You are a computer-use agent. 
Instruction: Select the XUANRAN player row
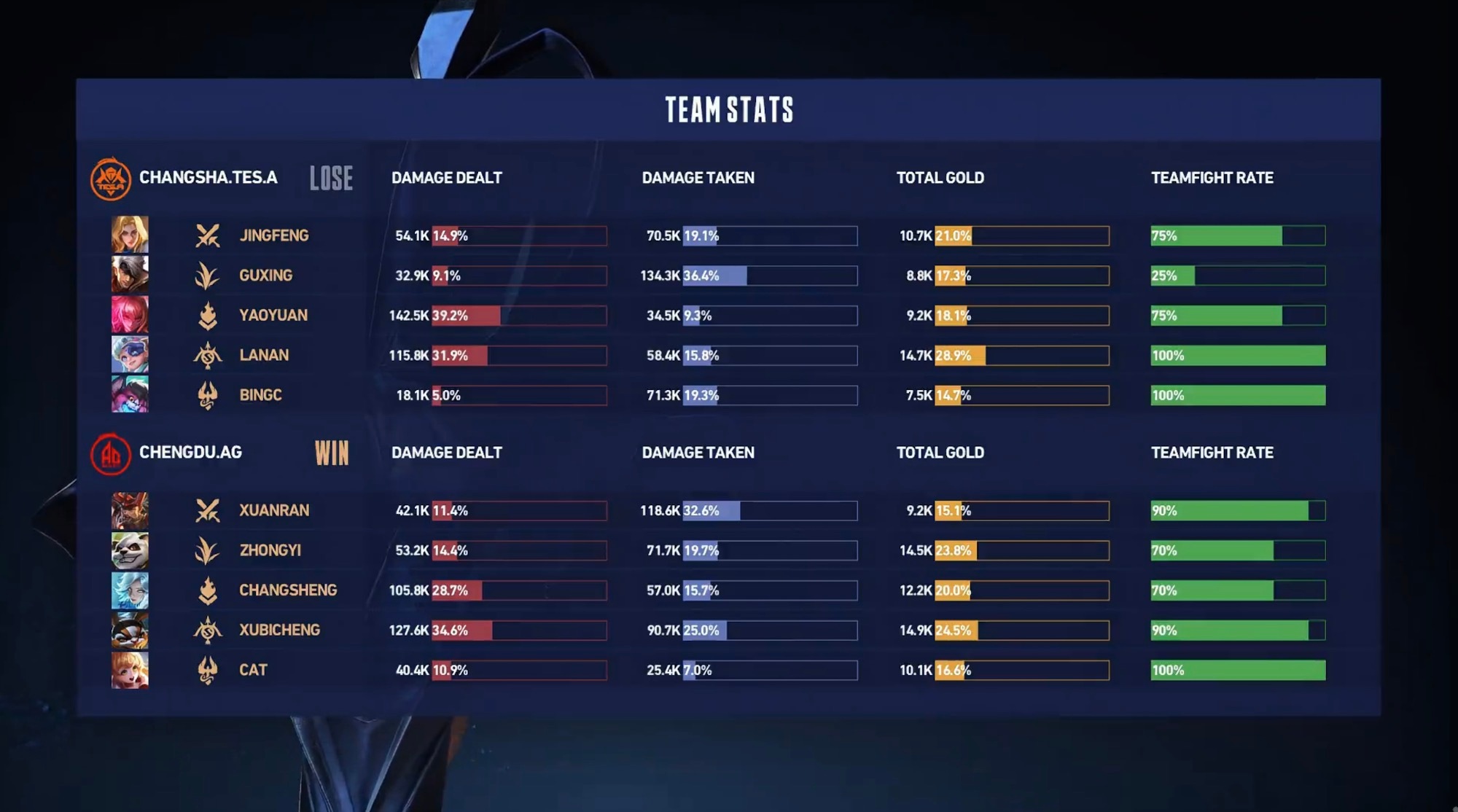pos(274,510)
